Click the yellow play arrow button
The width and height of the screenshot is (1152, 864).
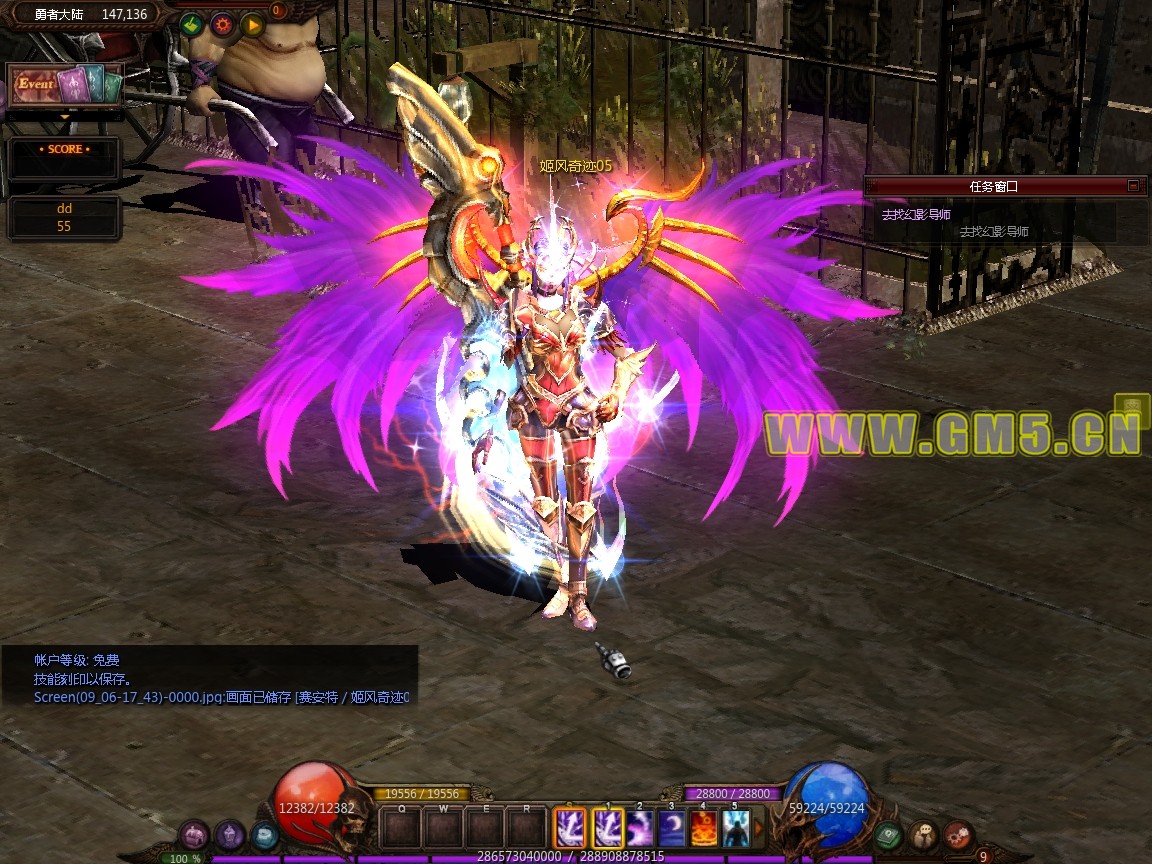tap(251, 25)
